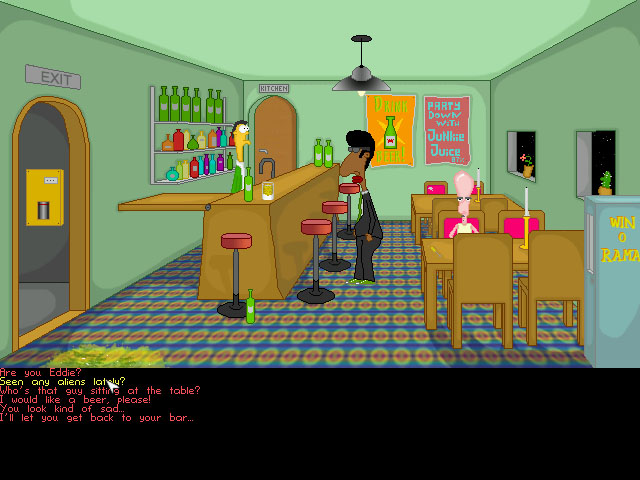Image resolution: width=640 pixels, height=480 pixels.
Task: Say "You look kind of sad..."
Action: (x=62, y=408)
